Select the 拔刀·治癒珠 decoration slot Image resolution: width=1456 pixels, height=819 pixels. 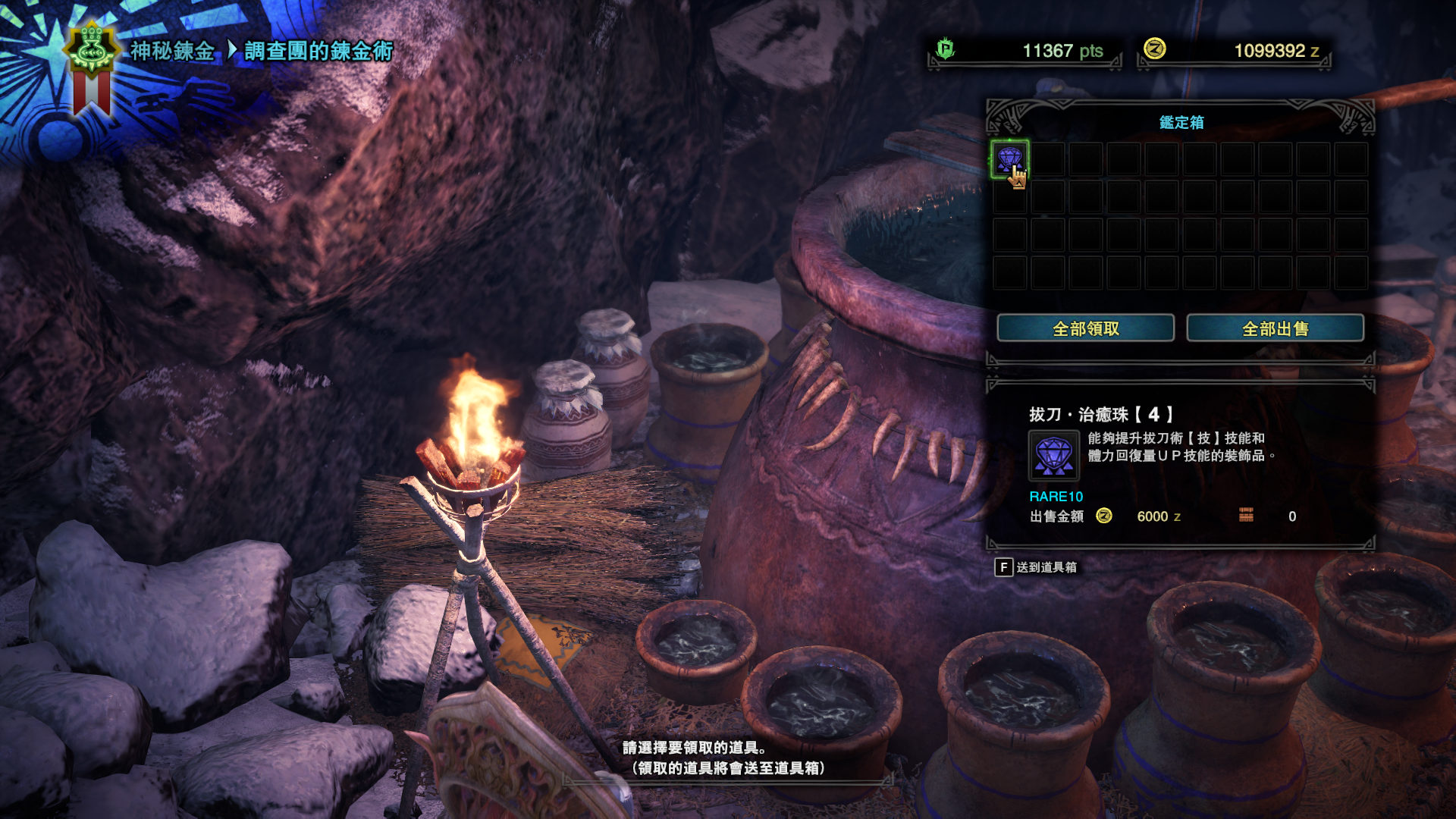click(x=1009, y=159)
